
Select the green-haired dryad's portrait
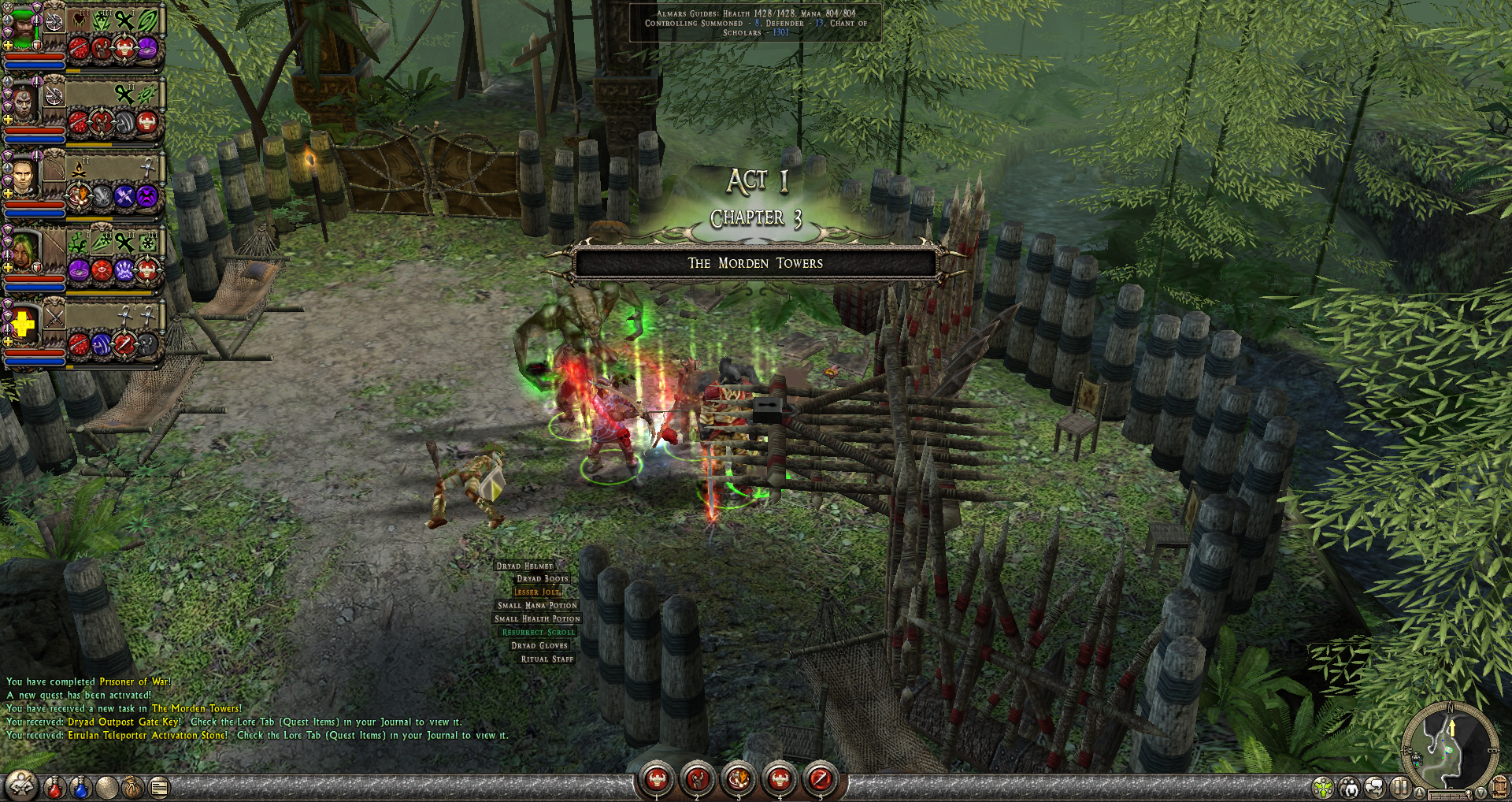tap(24, 251)
